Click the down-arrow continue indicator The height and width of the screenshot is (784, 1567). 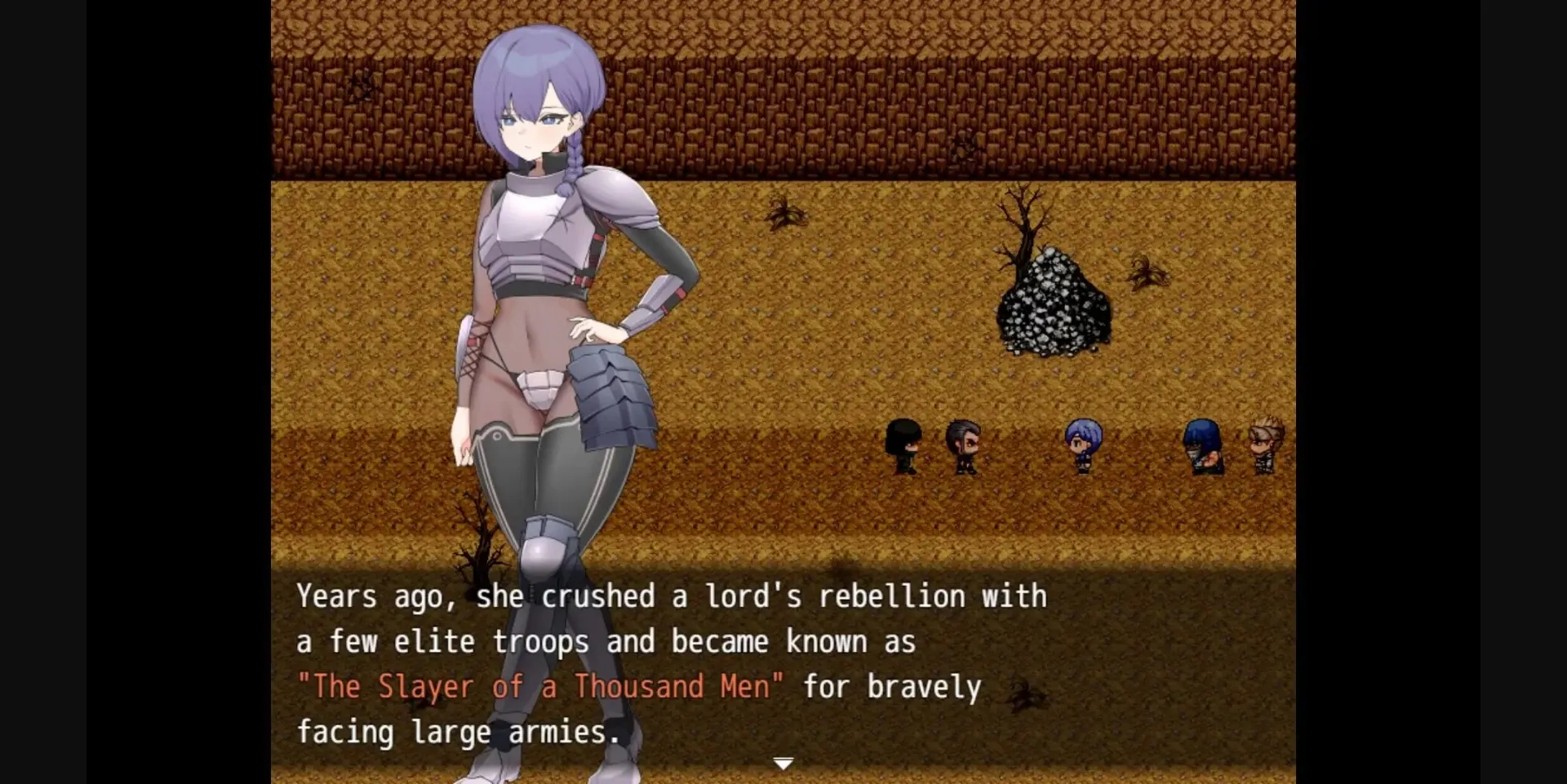coord(783,760)
